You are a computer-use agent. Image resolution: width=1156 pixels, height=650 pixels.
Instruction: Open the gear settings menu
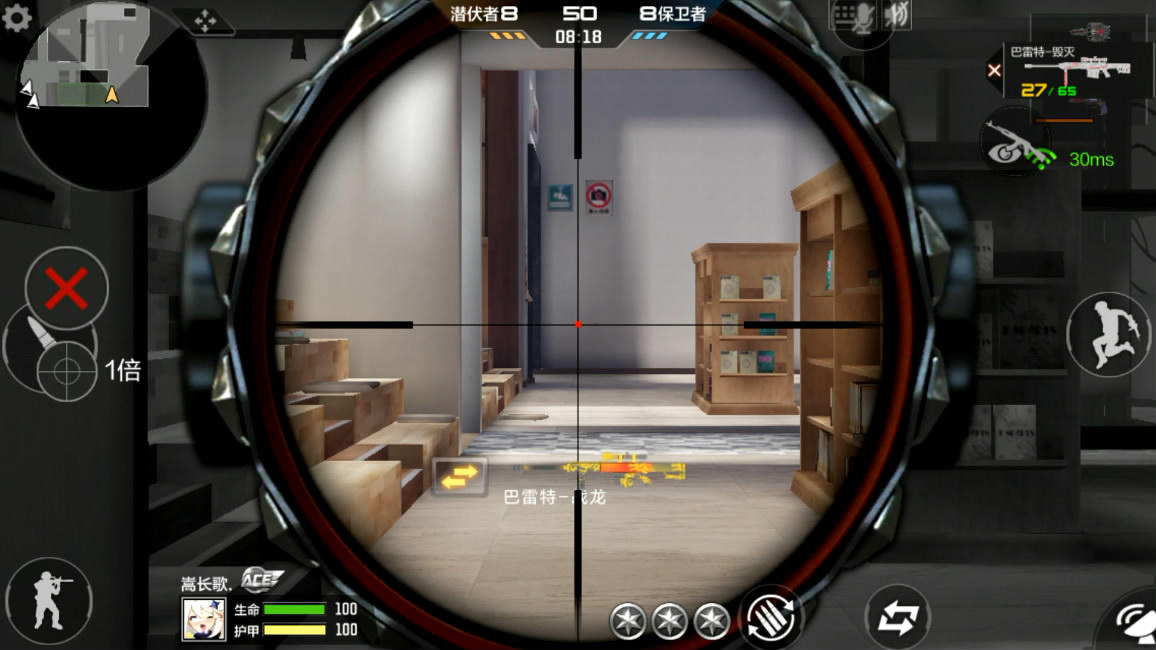pyautogui.click(x=17, y=18)
